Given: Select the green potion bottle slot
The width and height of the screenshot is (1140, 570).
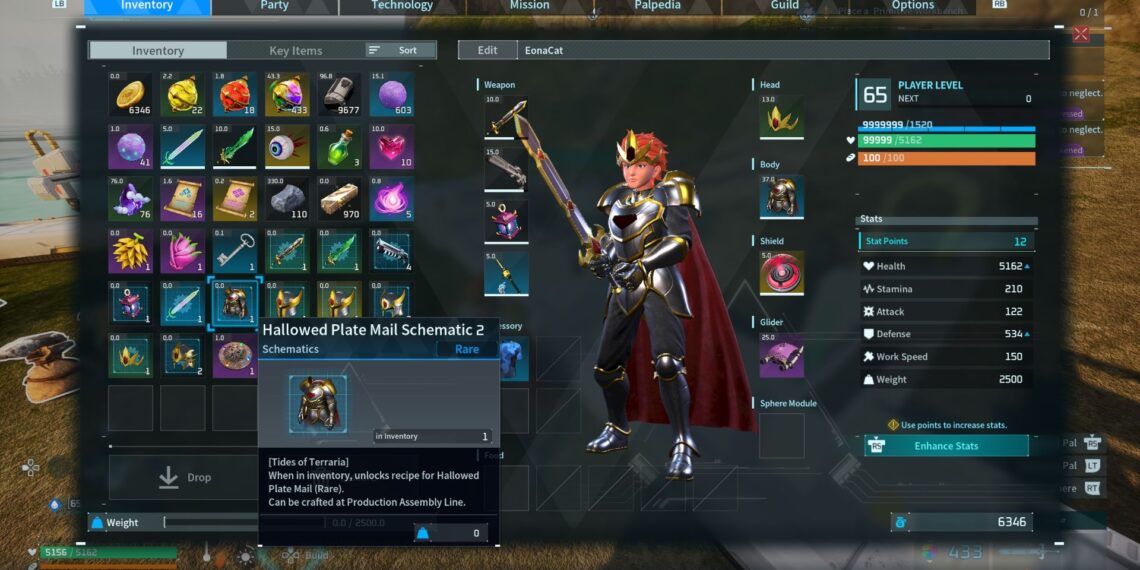Looking at the screenshot, I should (x=339, y=147).
